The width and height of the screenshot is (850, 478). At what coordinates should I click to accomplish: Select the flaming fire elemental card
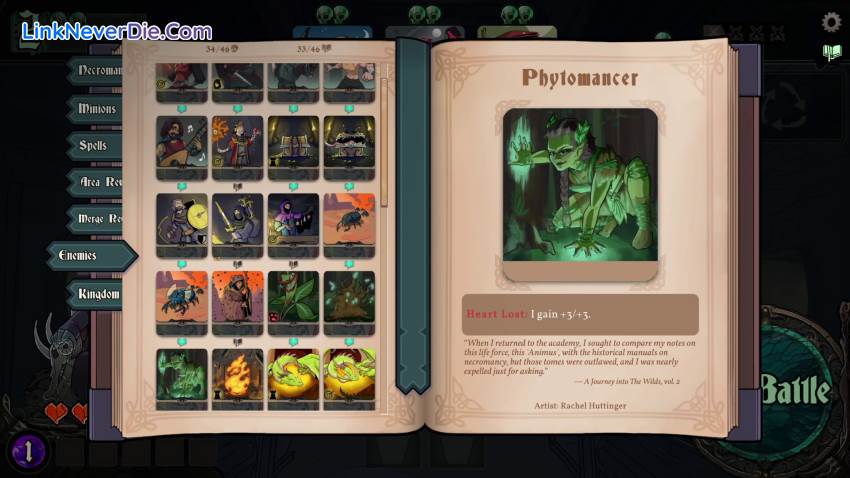(237, 374)
